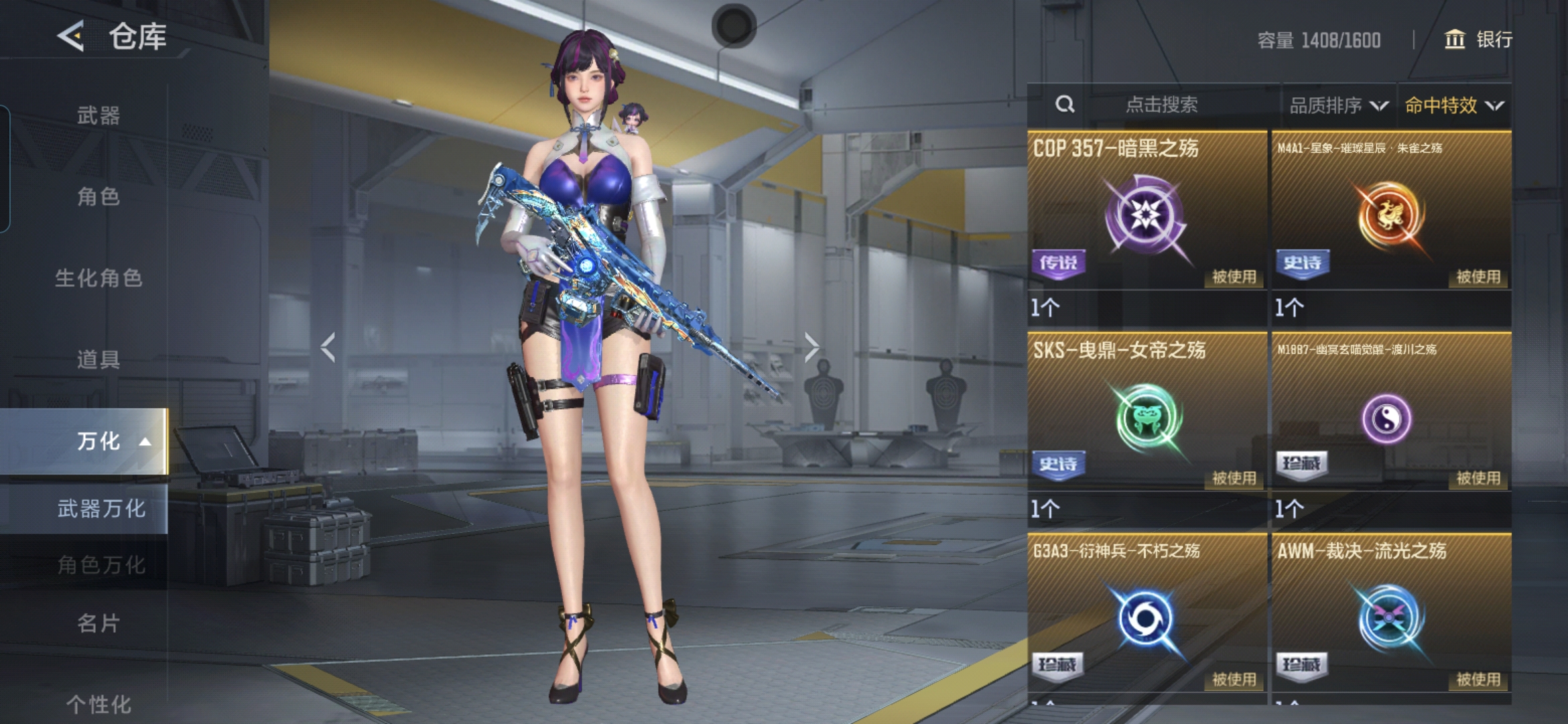Open the 品质排序 sort dropdown
This screenshot has height=724, width=1568.
pos(1338,105)
